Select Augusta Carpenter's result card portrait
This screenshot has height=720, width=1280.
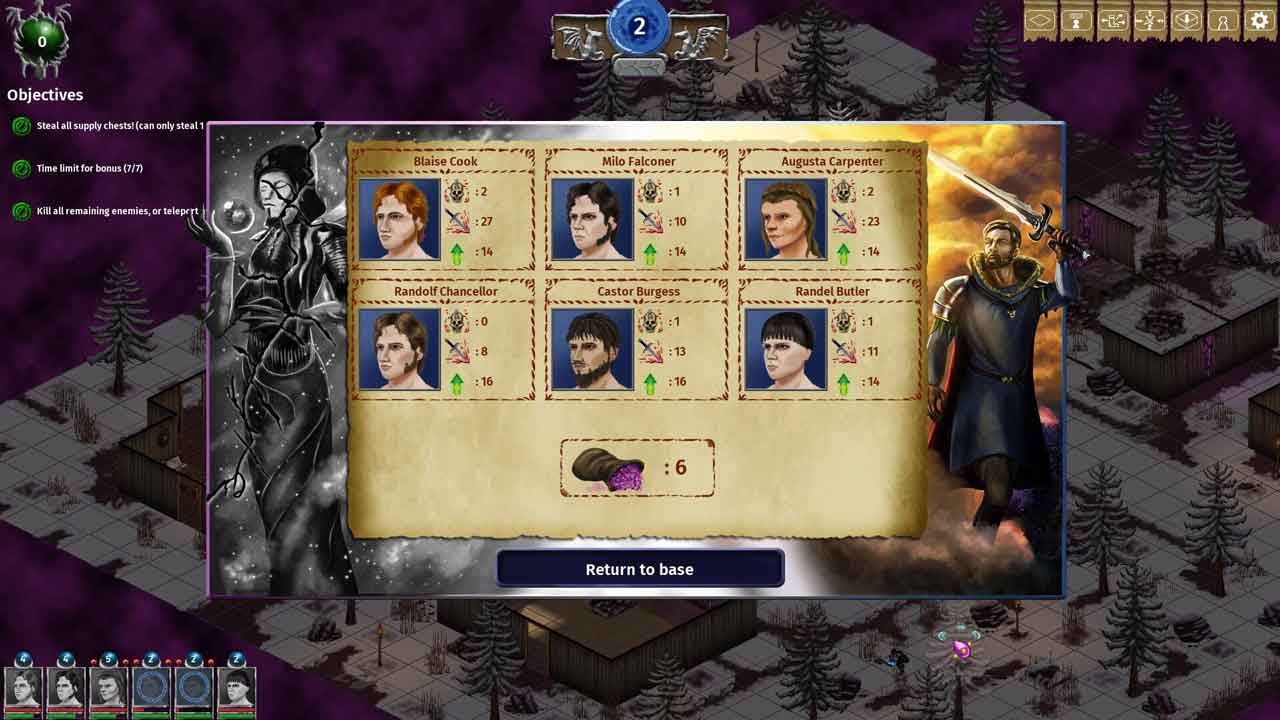pos(786,220)
